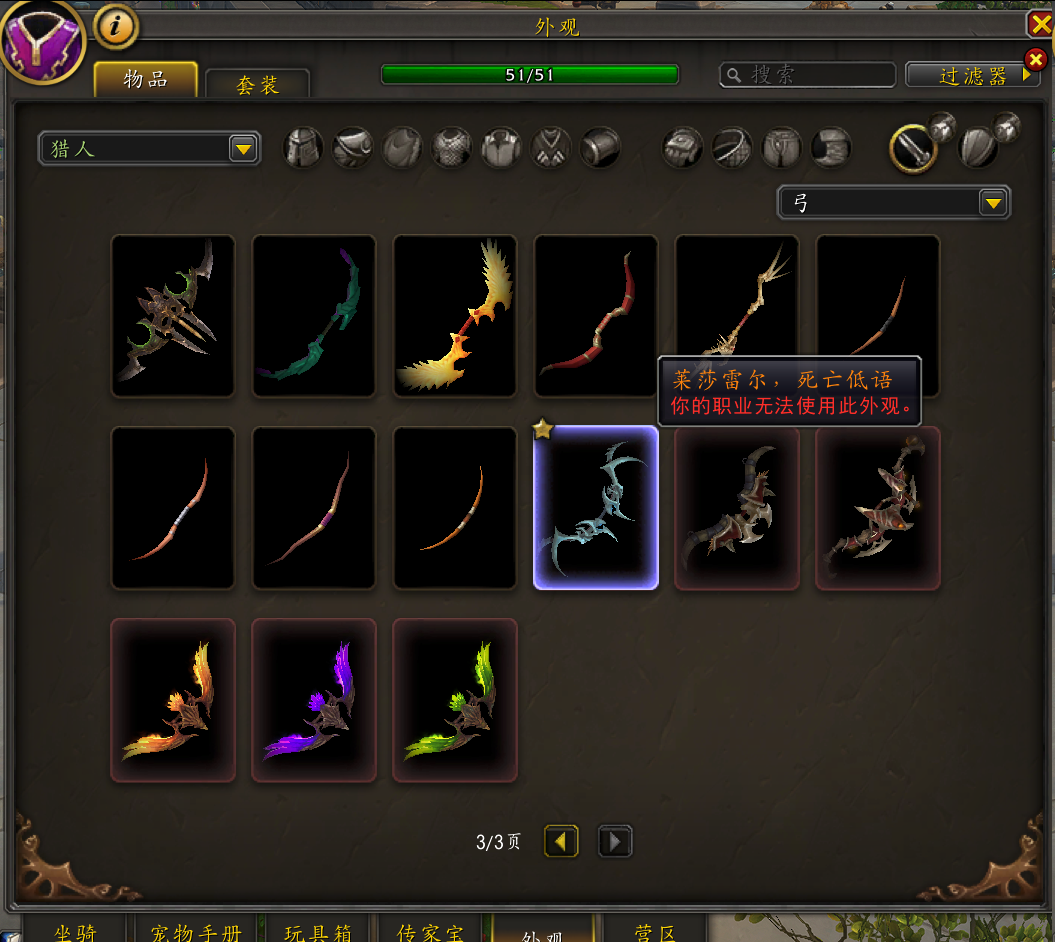This screenshot has width=1055, height=942.
Task: Expand the 弓 weapon type dropdown
Action: (x=894, y=203)
